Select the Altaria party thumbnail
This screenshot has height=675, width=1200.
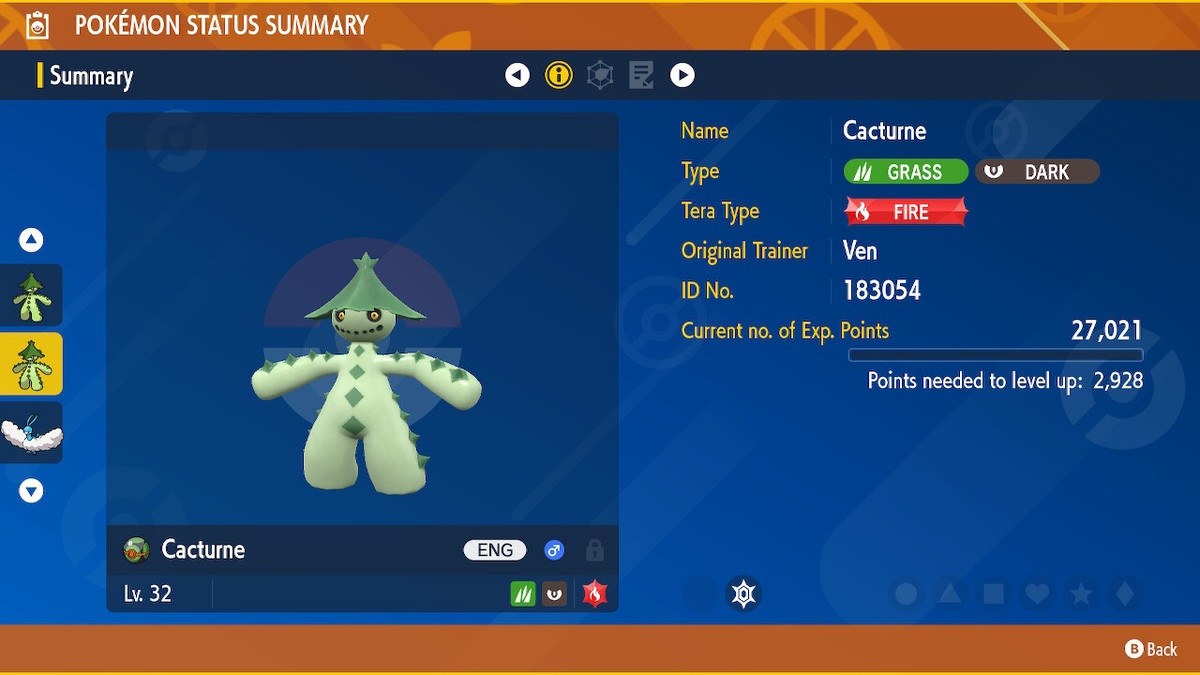31,433
